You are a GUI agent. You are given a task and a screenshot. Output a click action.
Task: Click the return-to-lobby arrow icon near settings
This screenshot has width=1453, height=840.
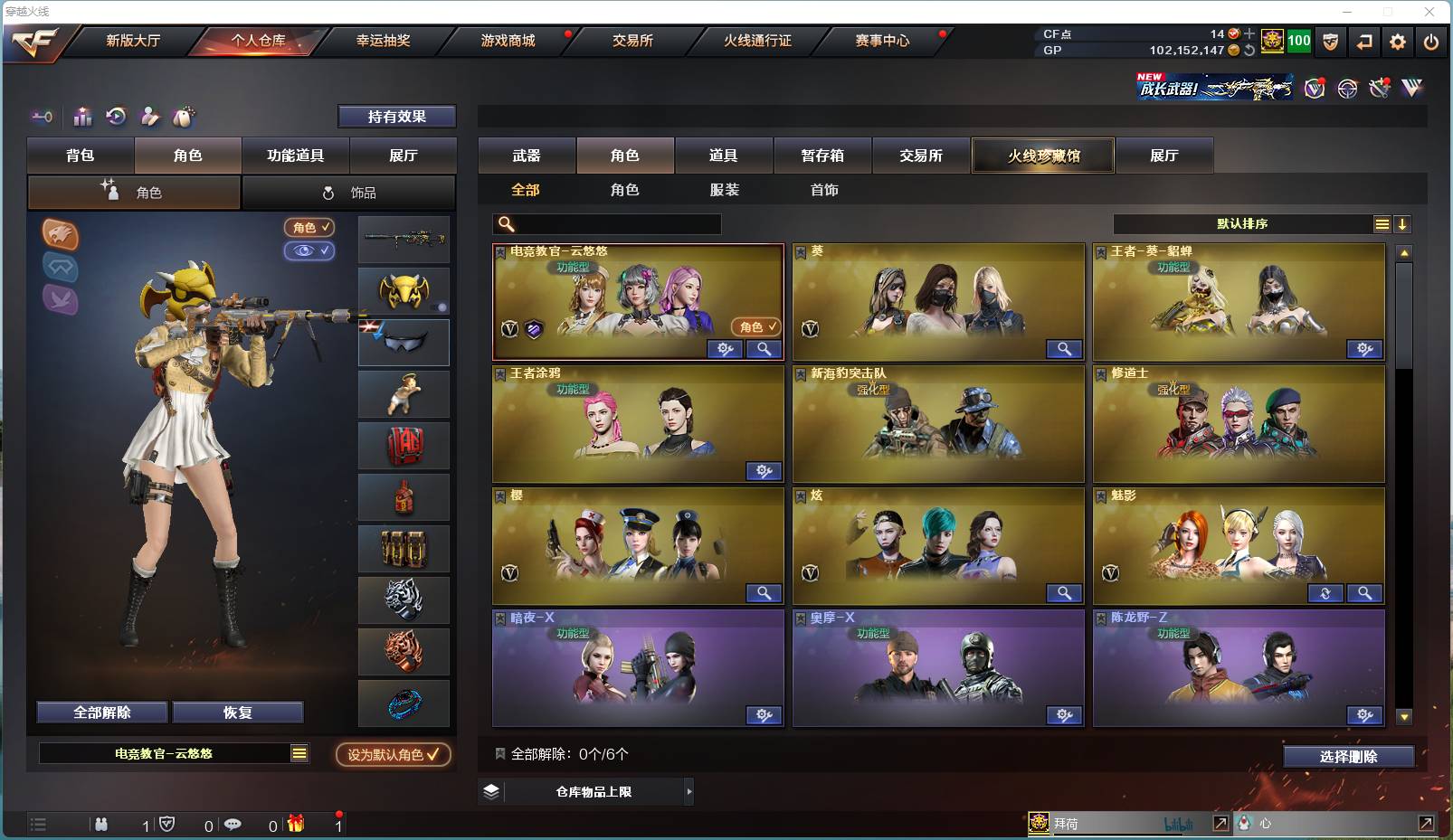point(1364,42)
